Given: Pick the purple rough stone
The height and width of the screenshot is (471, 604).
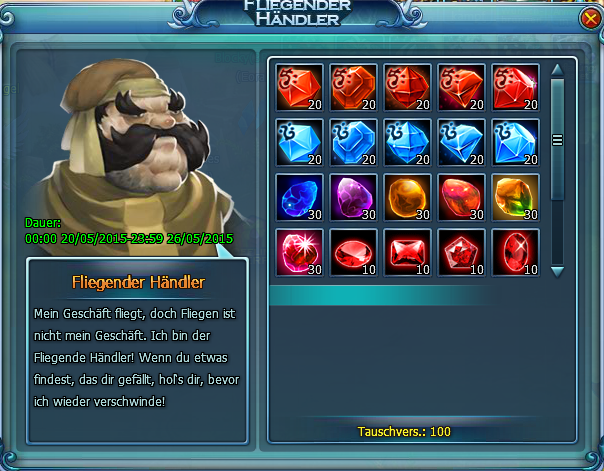Looking at the screenshot, I should pos(354,197).
